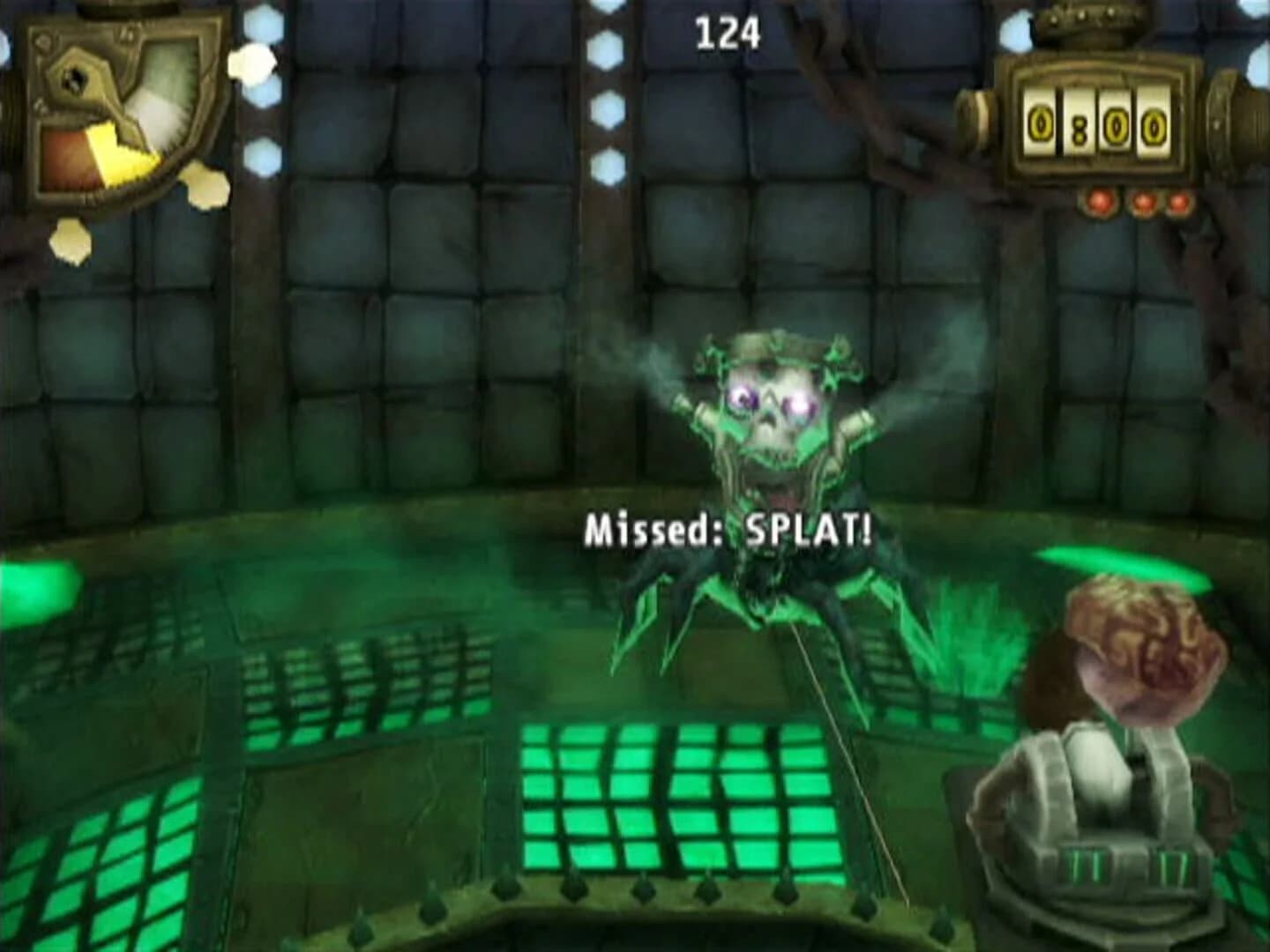This screenshot has width=1270, height=952.
Task: Click the score counter showing 124
Action: pos(728,31)
